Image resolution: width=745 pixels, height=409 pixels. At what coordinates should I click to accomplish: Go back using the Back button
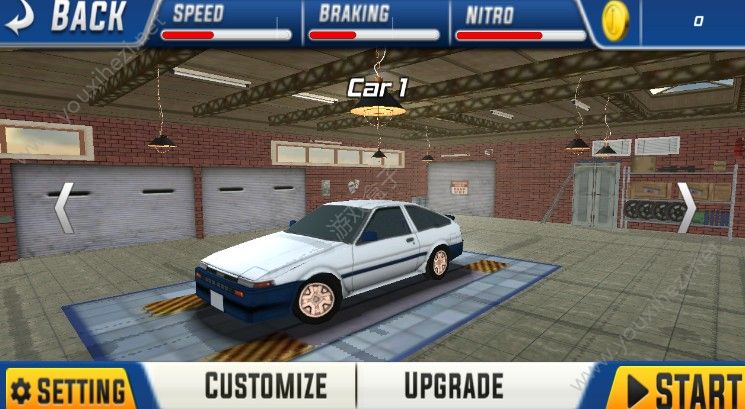(68, 17)
